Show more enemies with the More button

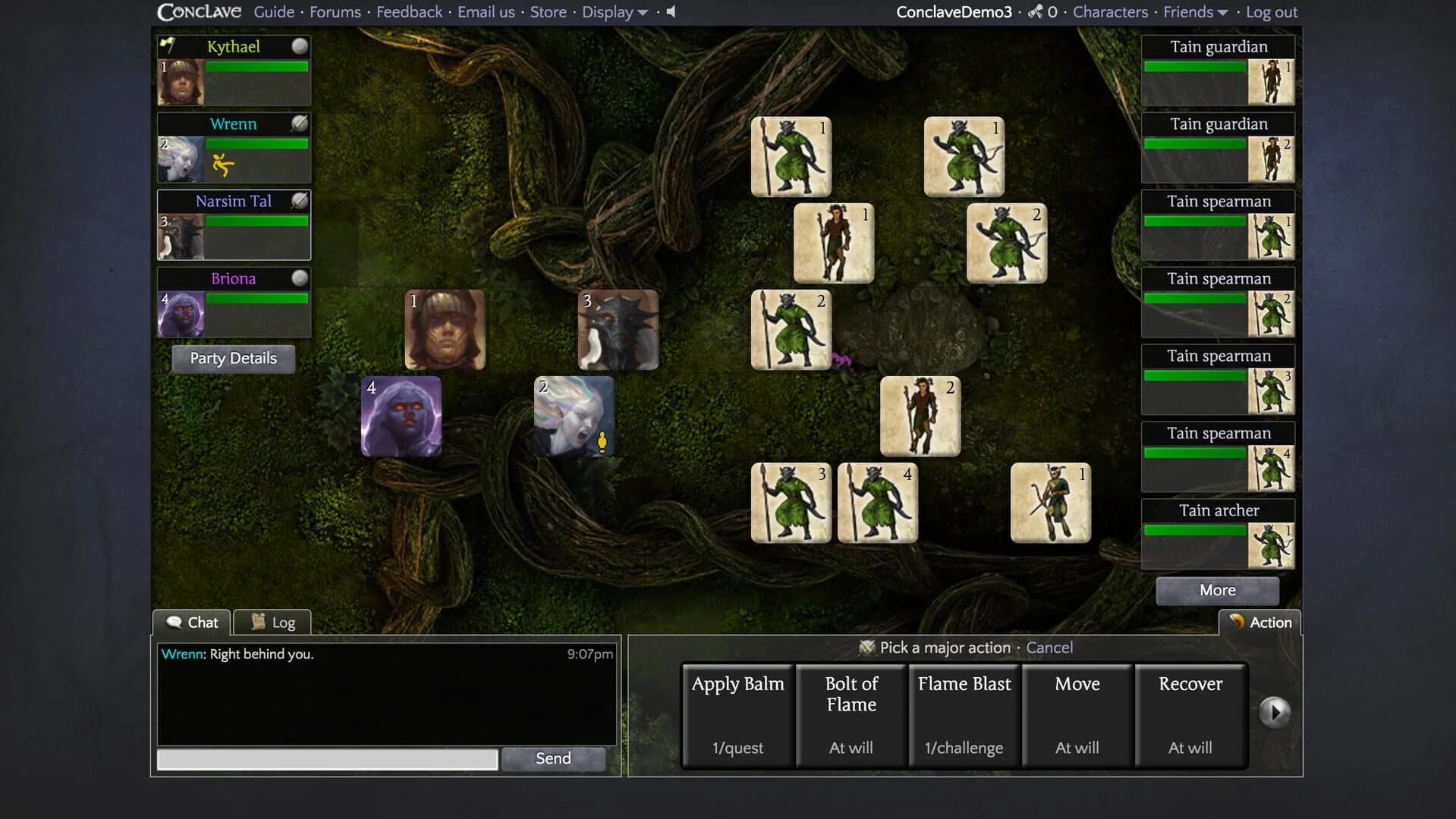[x=1216, y=590]
